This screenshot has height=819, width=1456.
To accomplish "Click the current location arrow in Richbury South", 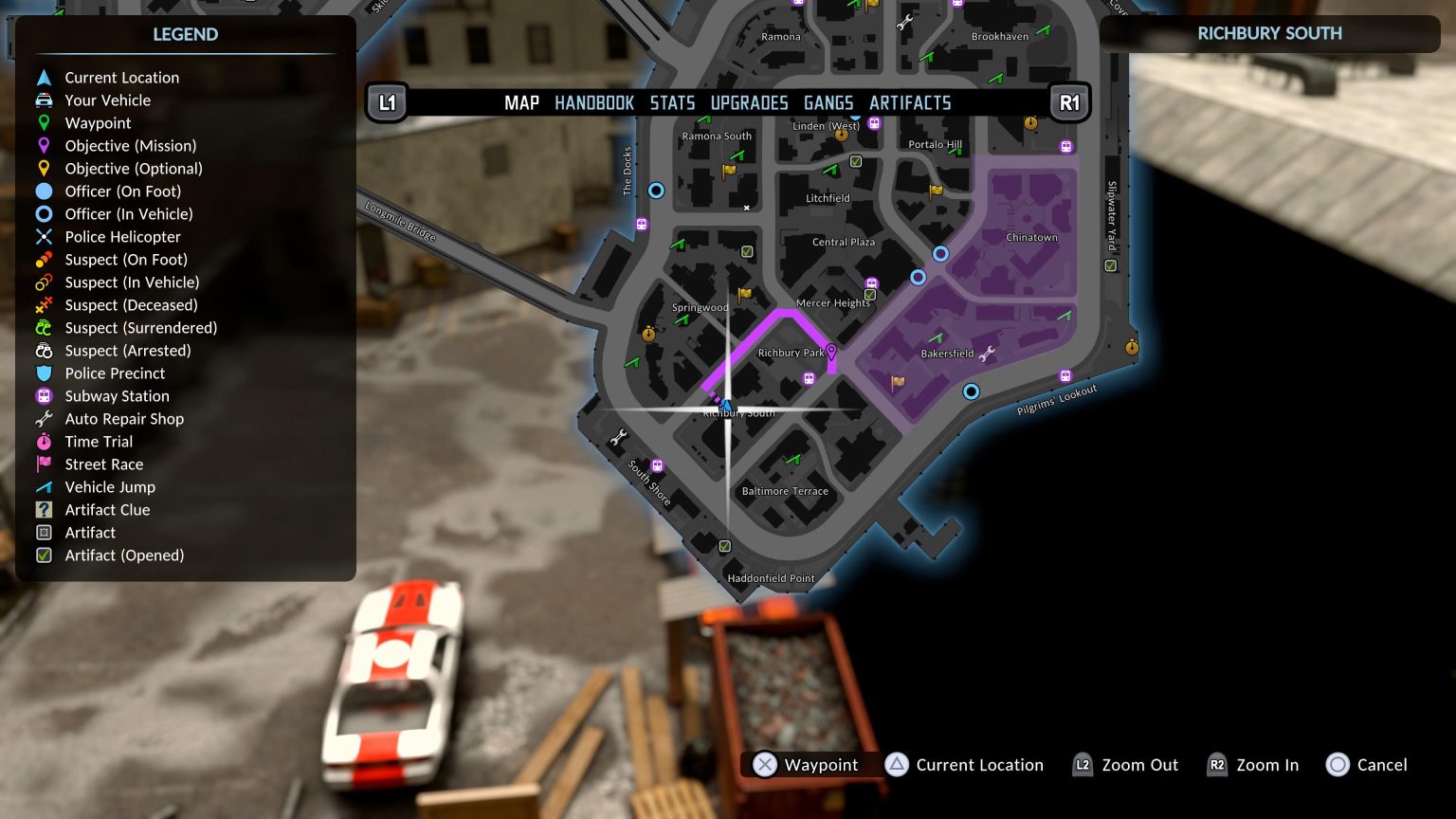I will click(x=726, y=405).
